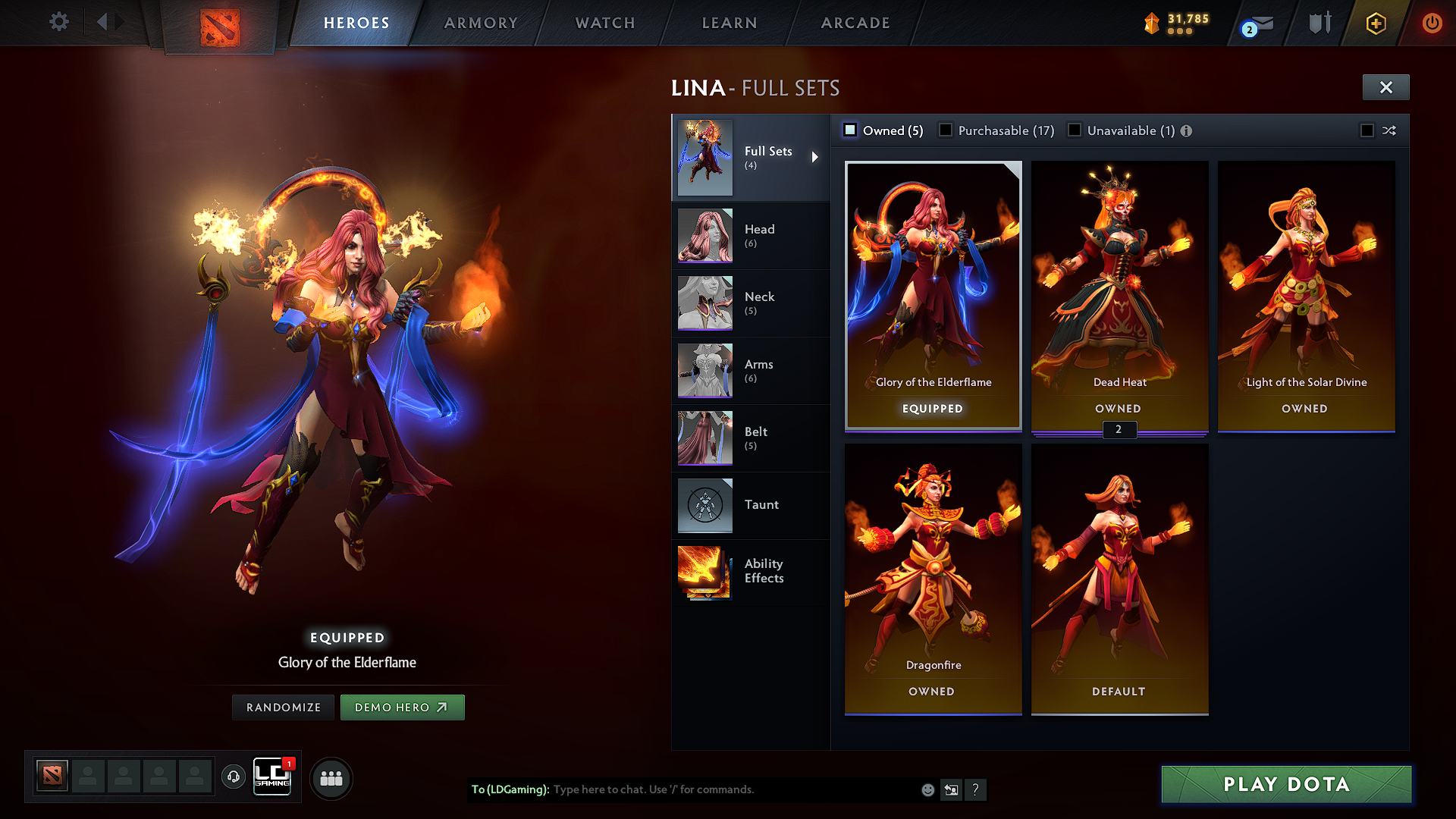
Task: Click the Demo Hero button
Action: point(402,707)
